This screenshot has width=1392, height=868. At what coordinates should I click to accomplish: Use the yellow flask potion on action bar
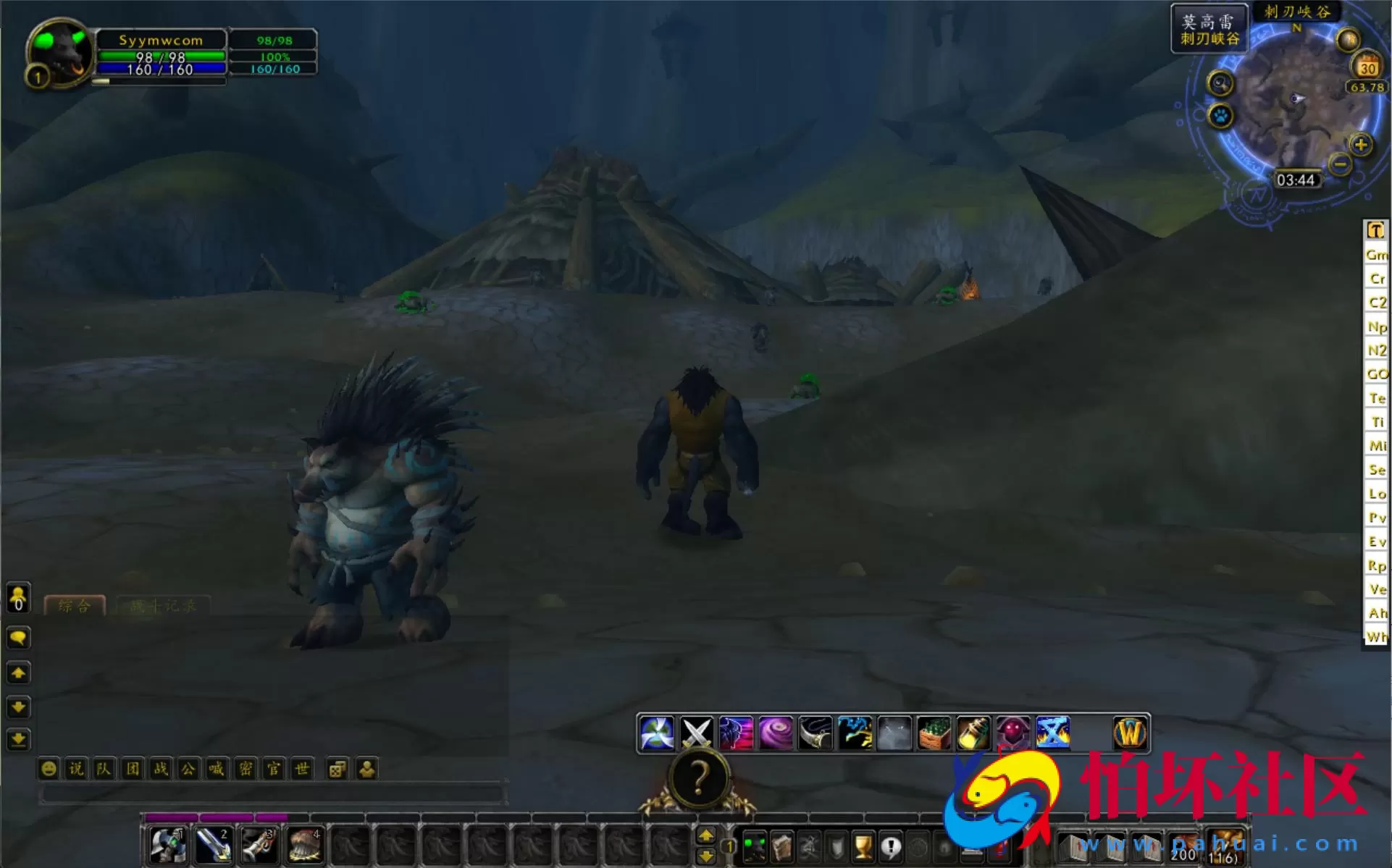pos(973,733)
